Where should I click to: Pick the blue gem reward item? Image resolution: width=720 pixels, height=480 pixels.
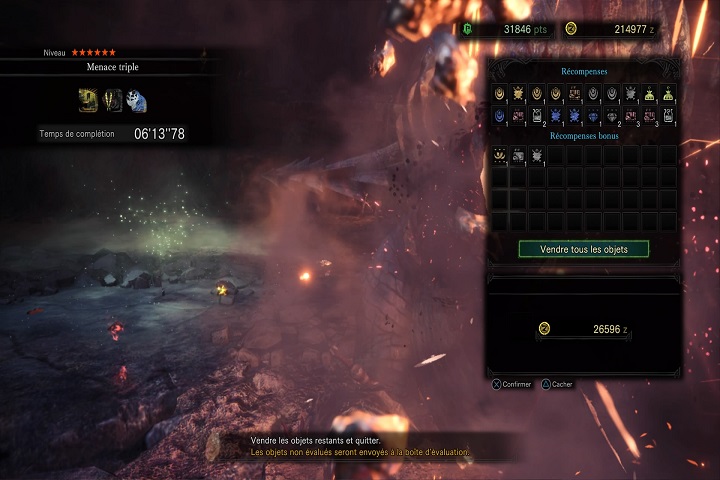point(593,114)
